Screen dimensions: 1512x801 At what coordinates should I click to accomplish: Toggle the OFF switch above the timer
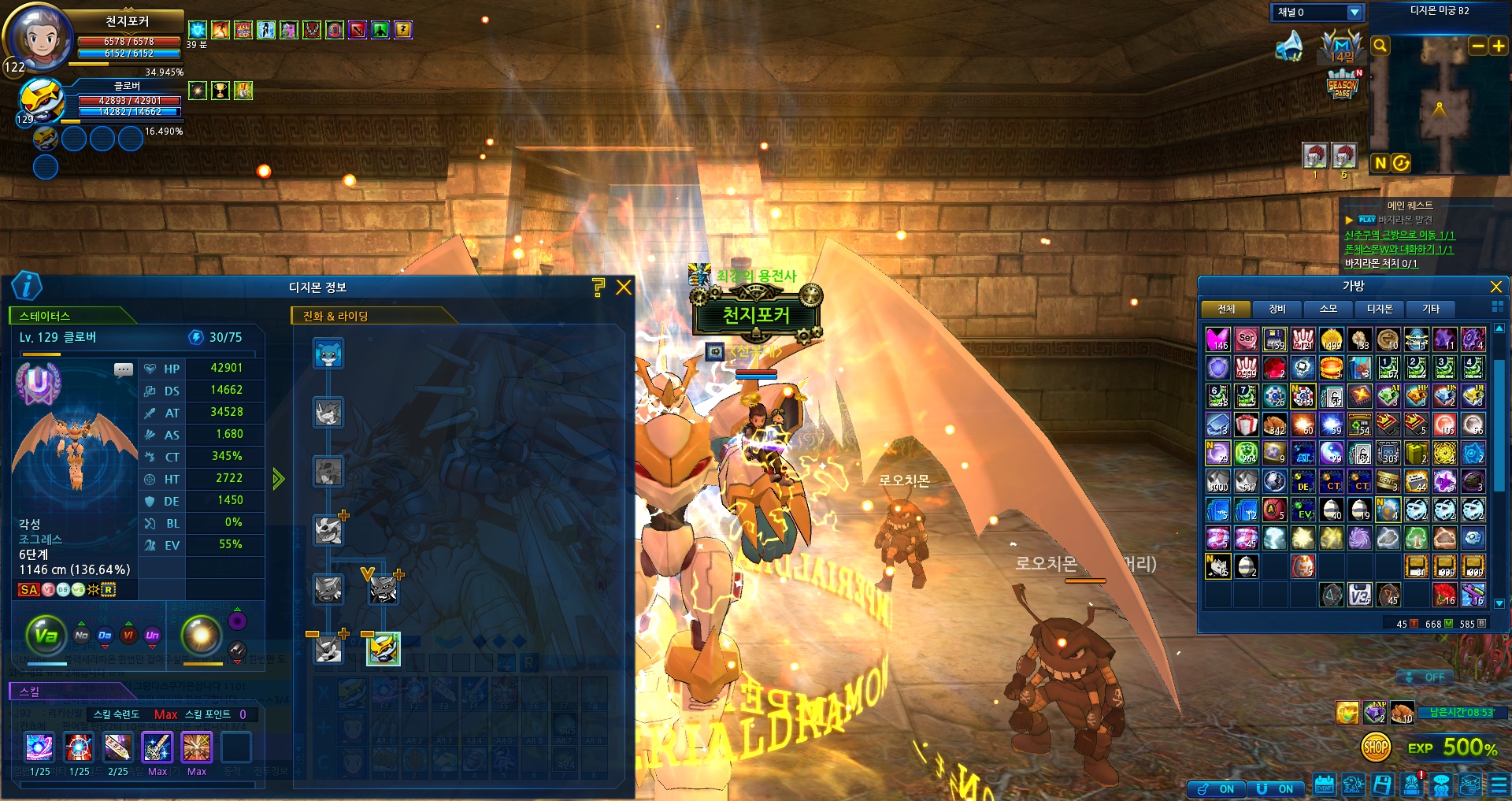pyautogui.click(x=1426, y=677)
